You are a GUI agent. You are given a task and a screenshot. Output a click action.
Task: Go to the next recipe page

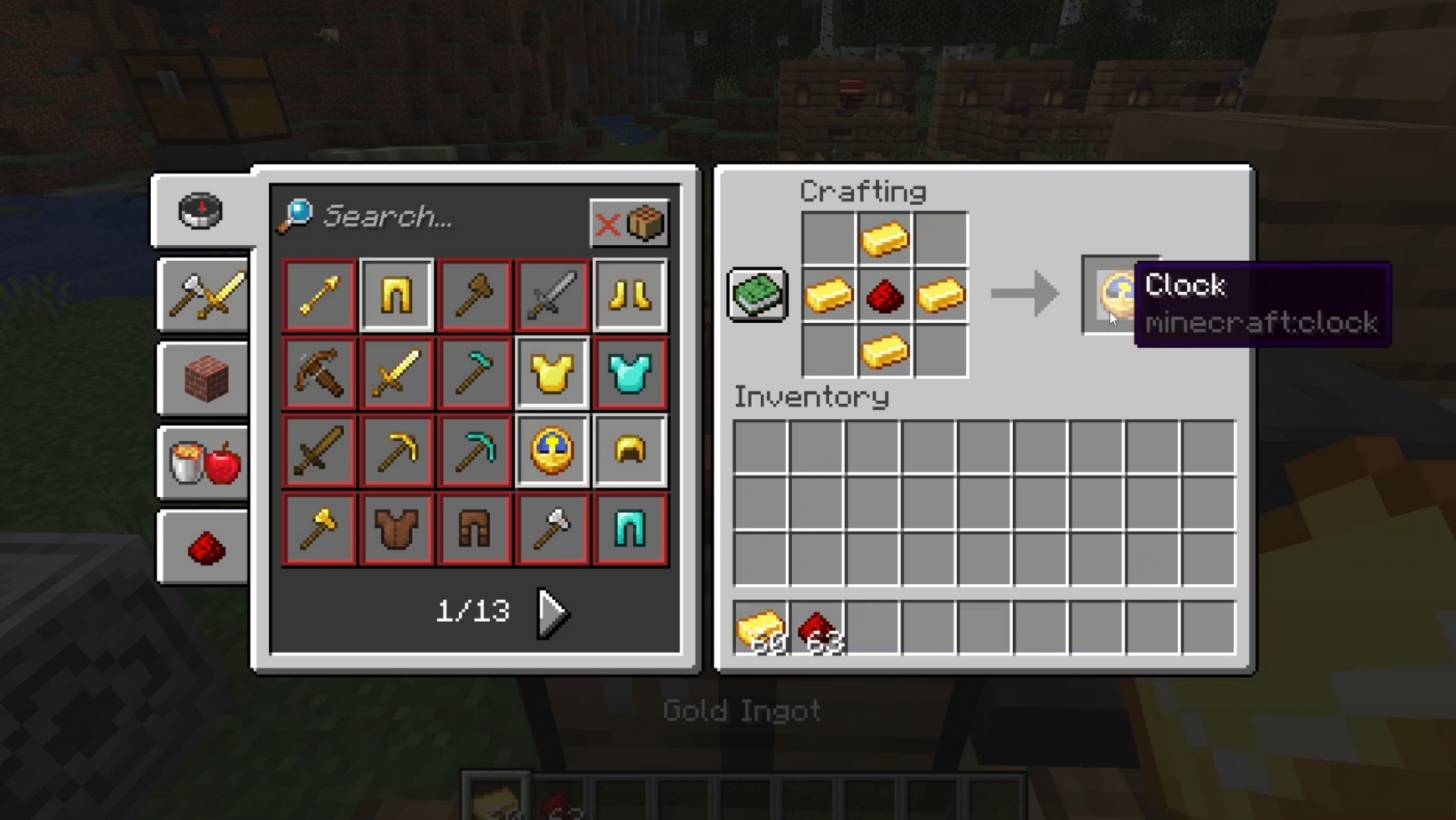552,612
